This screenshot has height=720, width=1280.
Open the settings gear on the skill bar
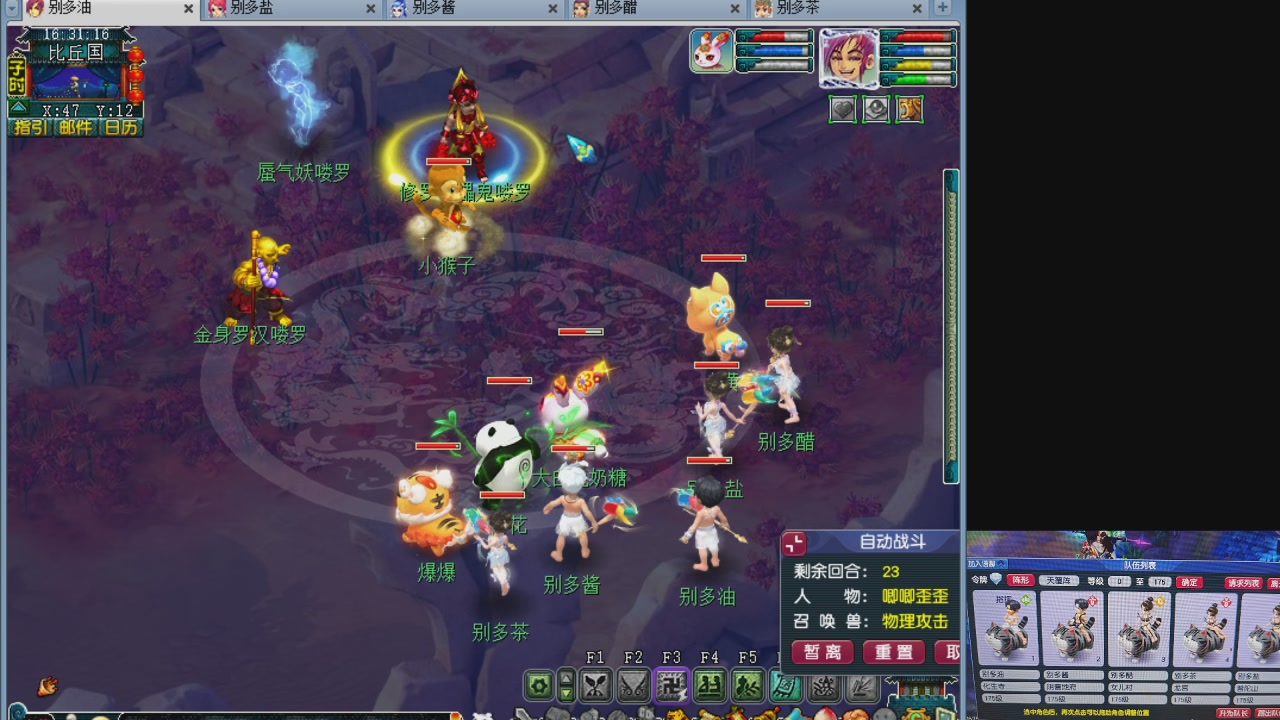tap(537, 684)
